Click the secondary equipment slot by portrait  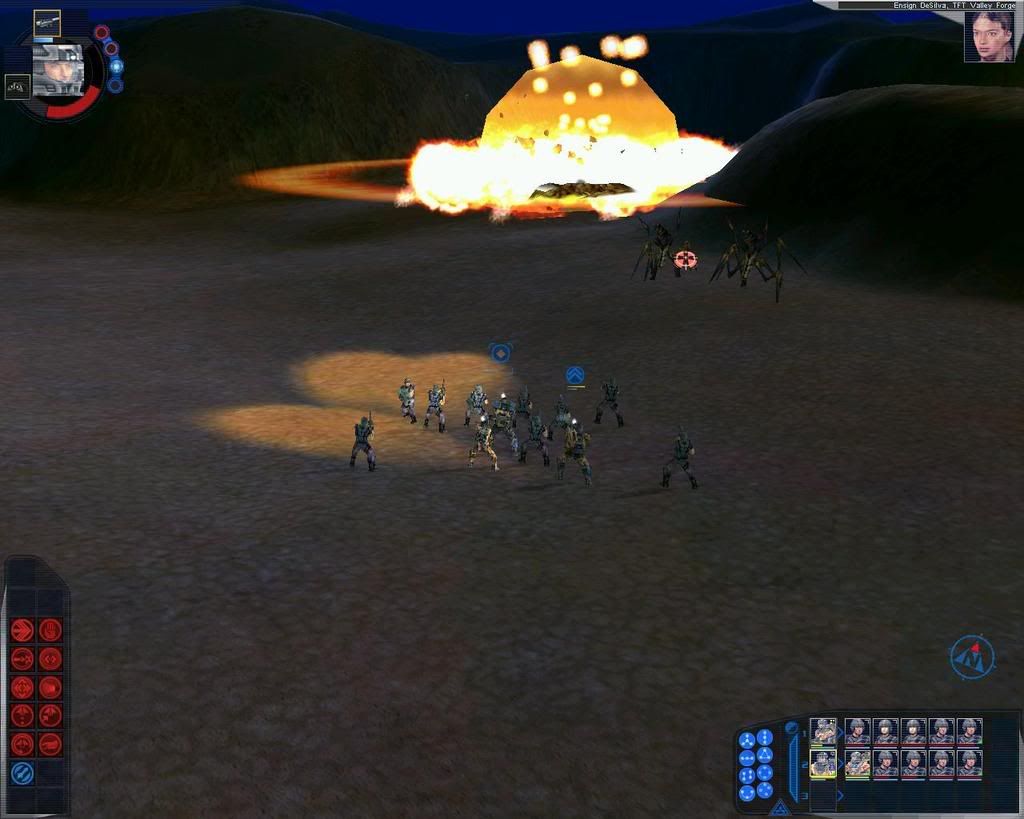(x=17, y=87)
